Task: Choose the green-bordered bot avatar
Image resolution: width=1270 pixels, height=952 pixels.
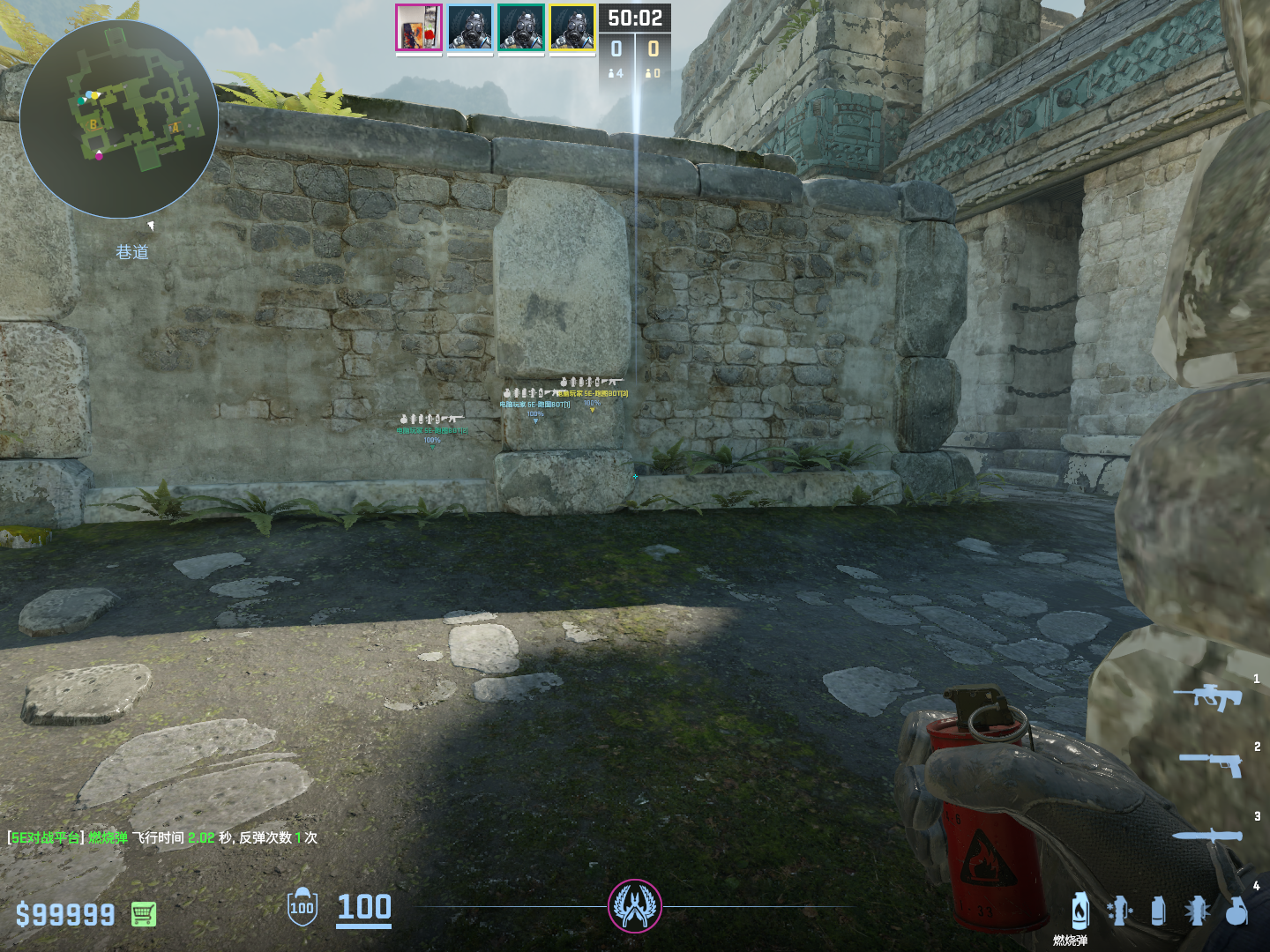Action: point(521,27)
